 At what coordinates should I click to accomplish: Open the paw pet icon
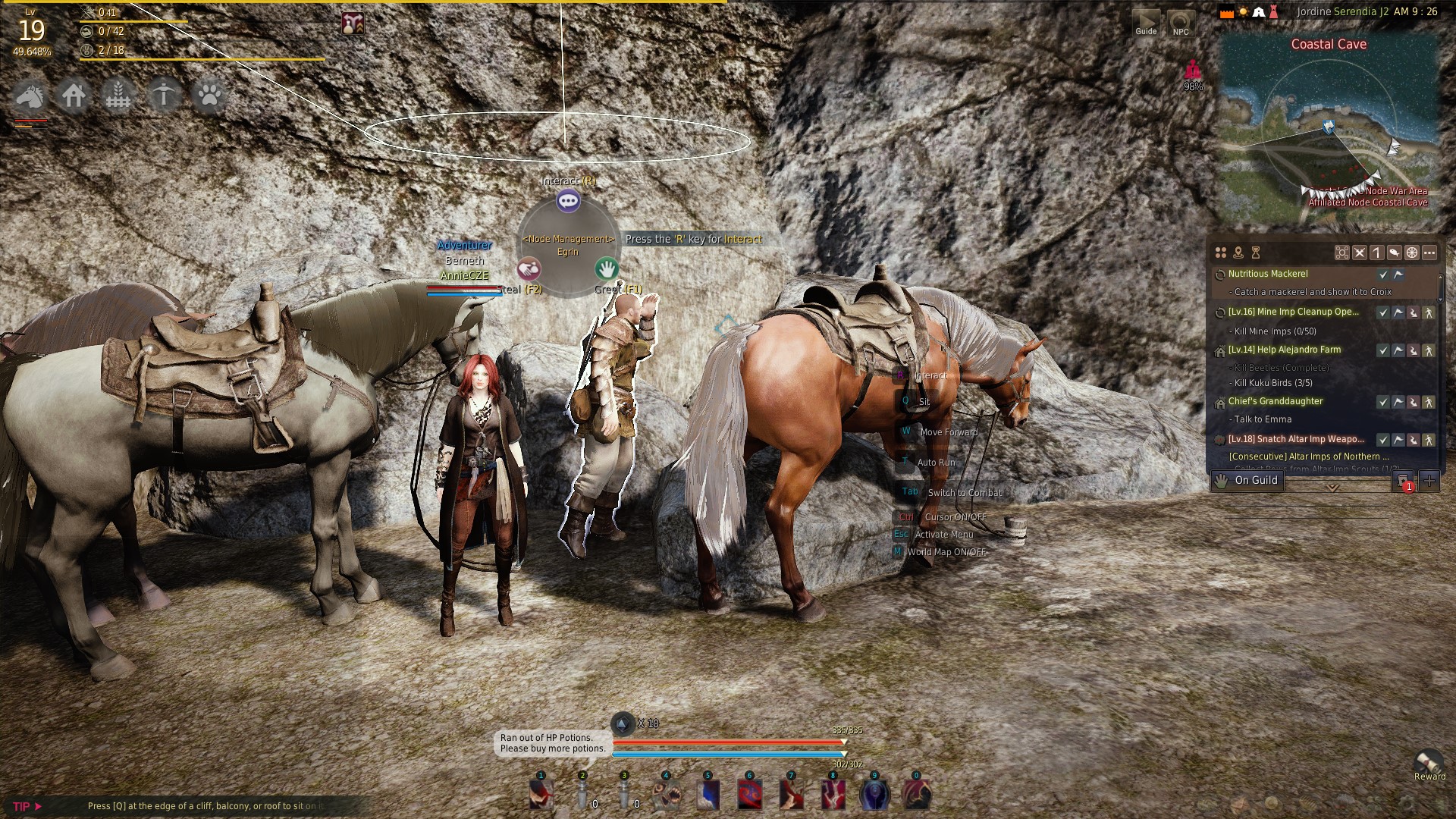point(209,96)
